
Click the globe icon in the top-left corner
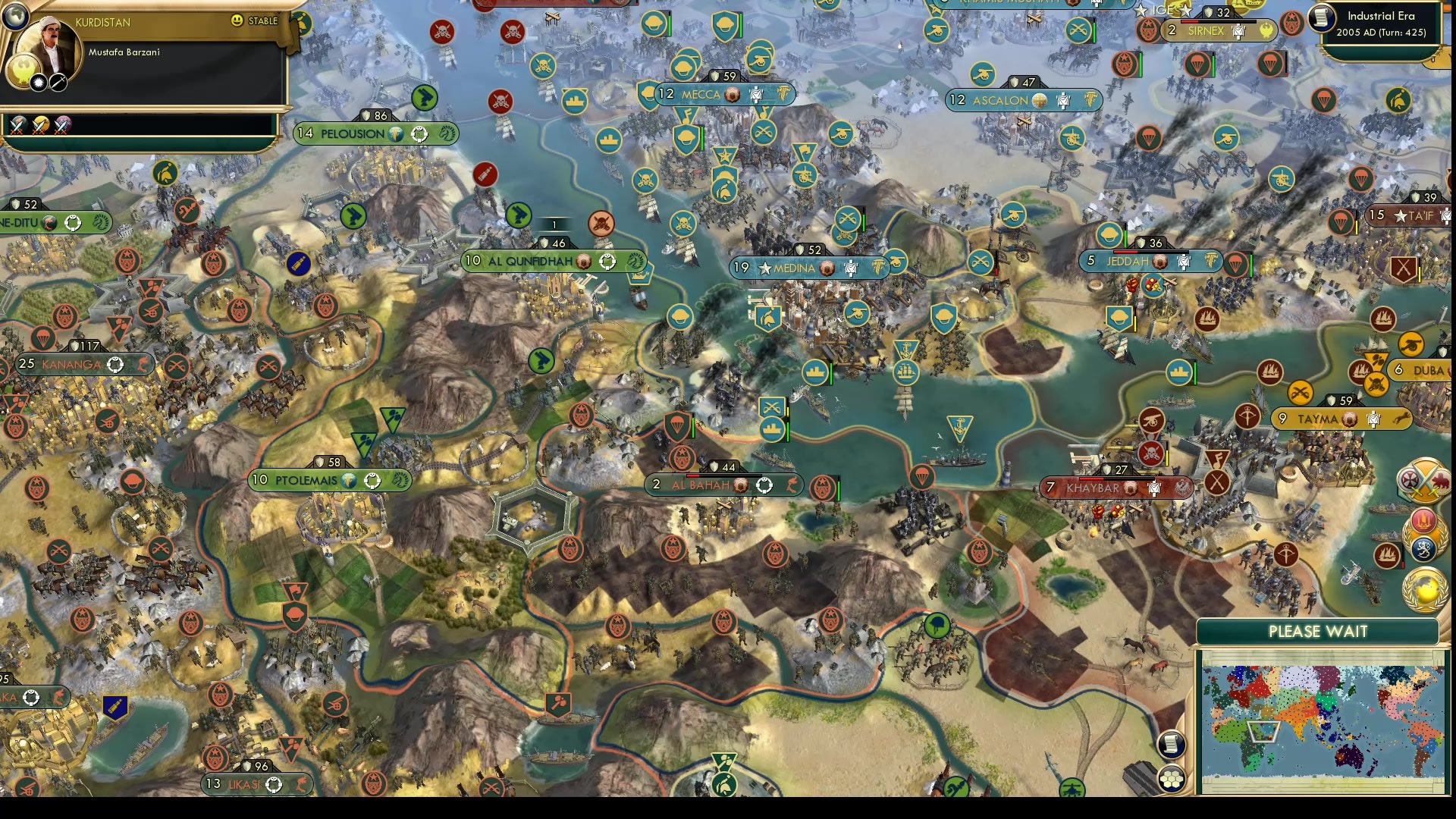(15, 16)
